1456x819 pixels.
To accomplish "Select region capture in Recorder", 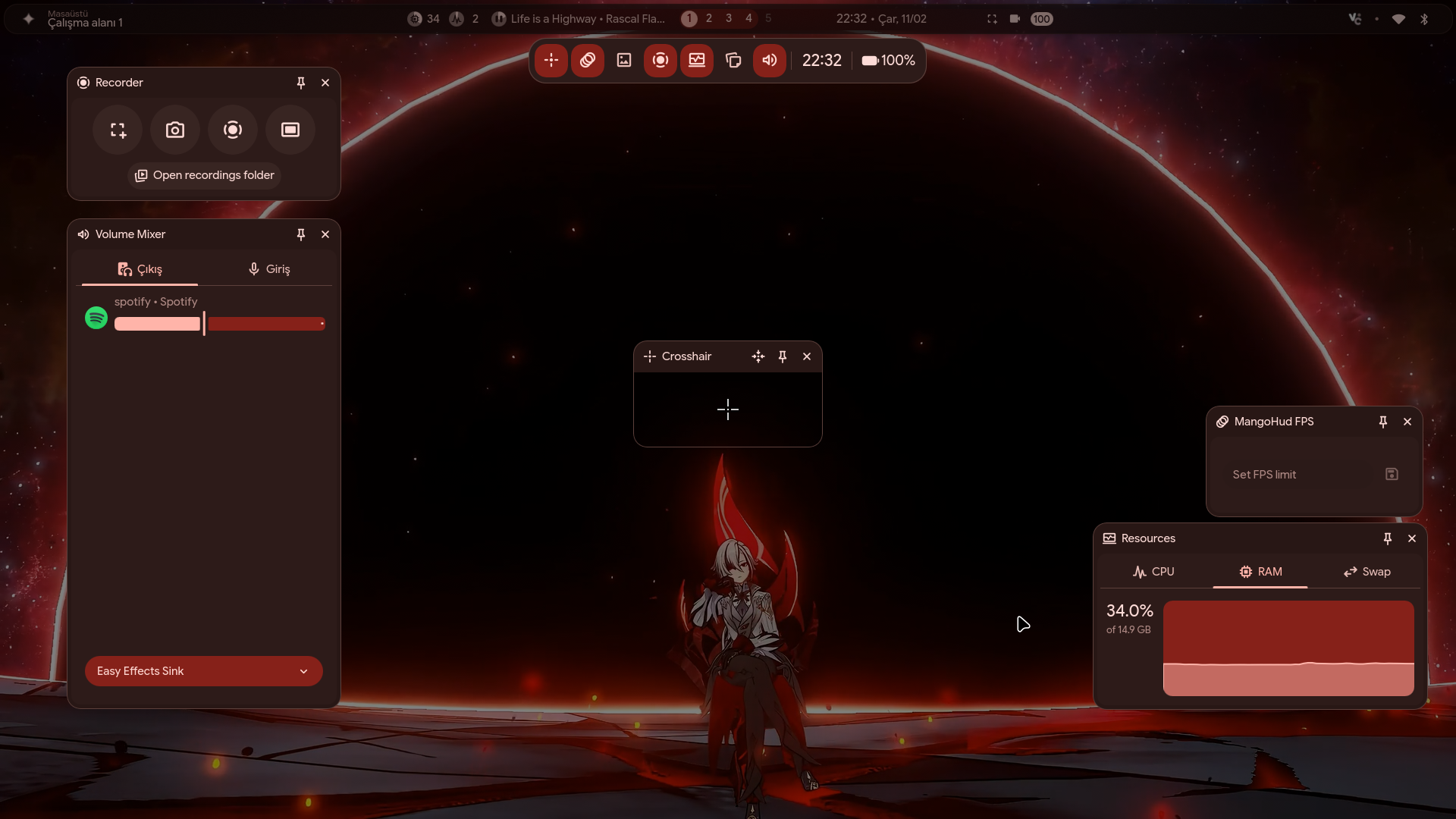I will click(118, 130).
